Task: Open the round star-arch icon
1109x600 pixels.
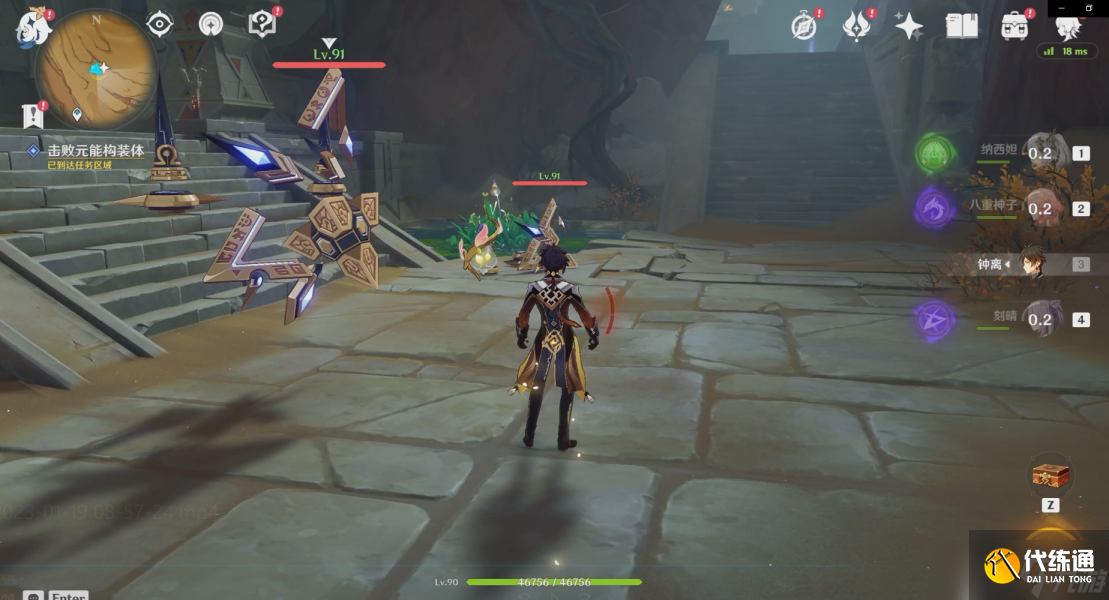Action: click(211, 24)
